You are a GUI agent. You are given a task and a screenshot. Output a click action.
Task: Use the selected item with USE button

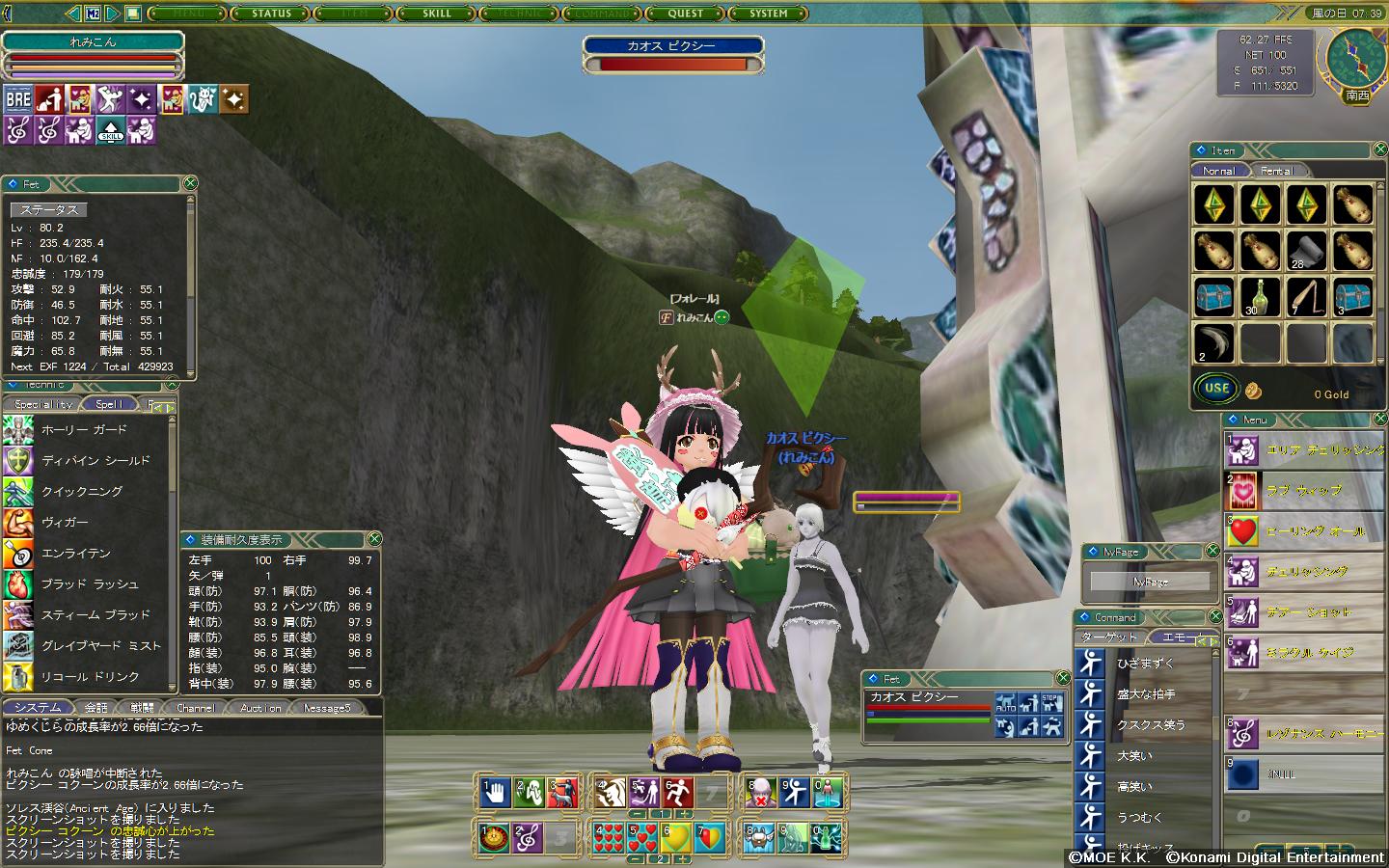[1216, 389]
